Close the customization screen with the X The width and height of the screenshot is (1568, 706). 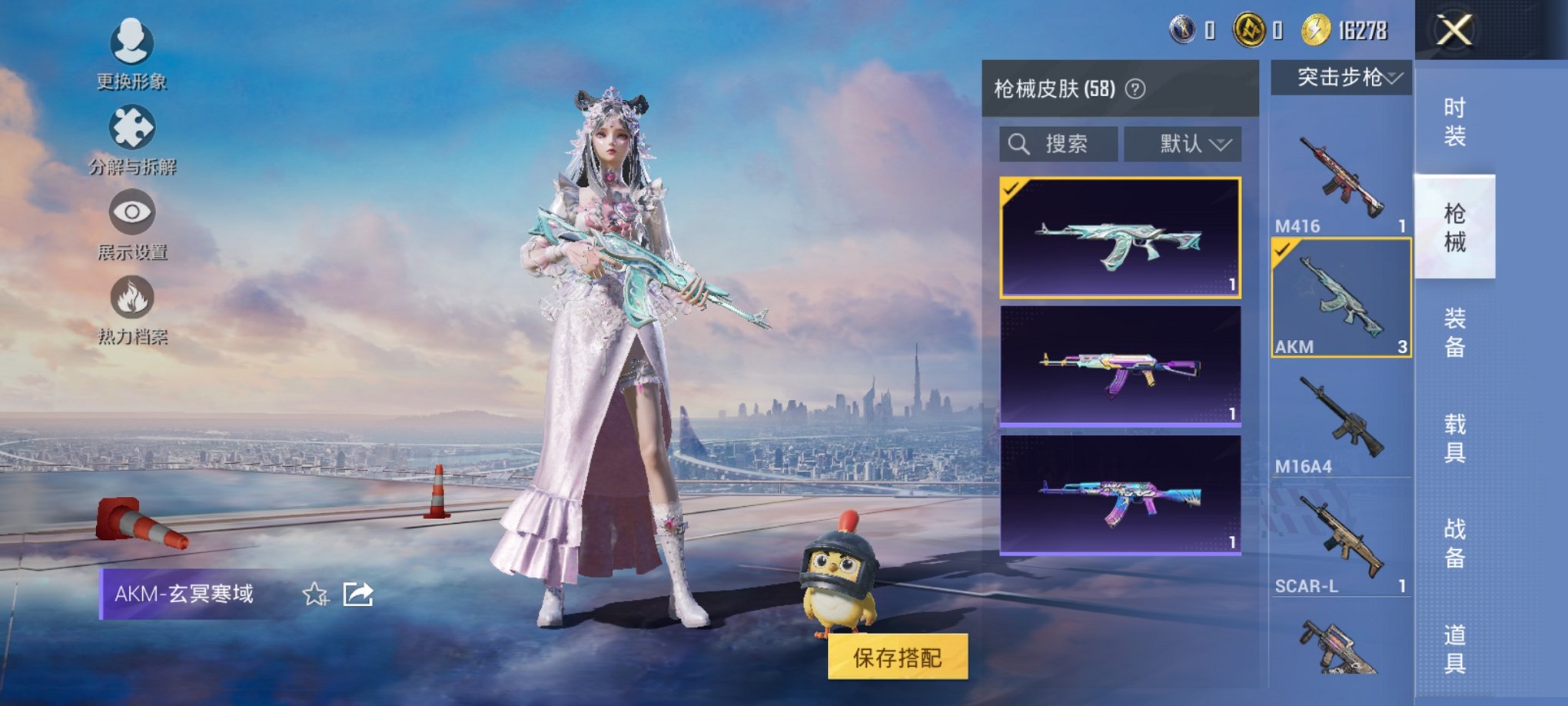[1453, 31]
